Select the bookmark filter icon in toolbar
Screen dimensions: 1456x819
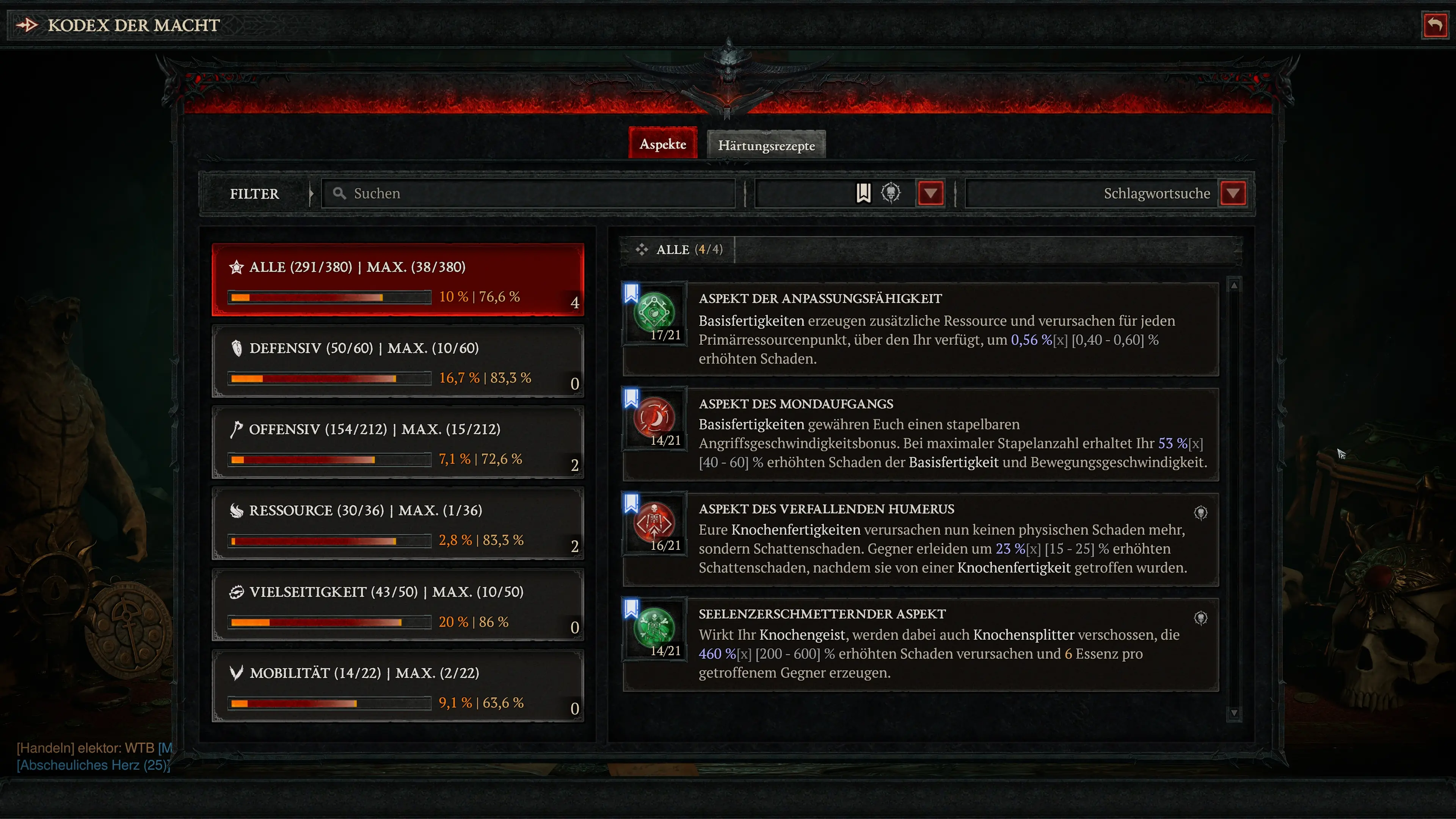[863, 193]
